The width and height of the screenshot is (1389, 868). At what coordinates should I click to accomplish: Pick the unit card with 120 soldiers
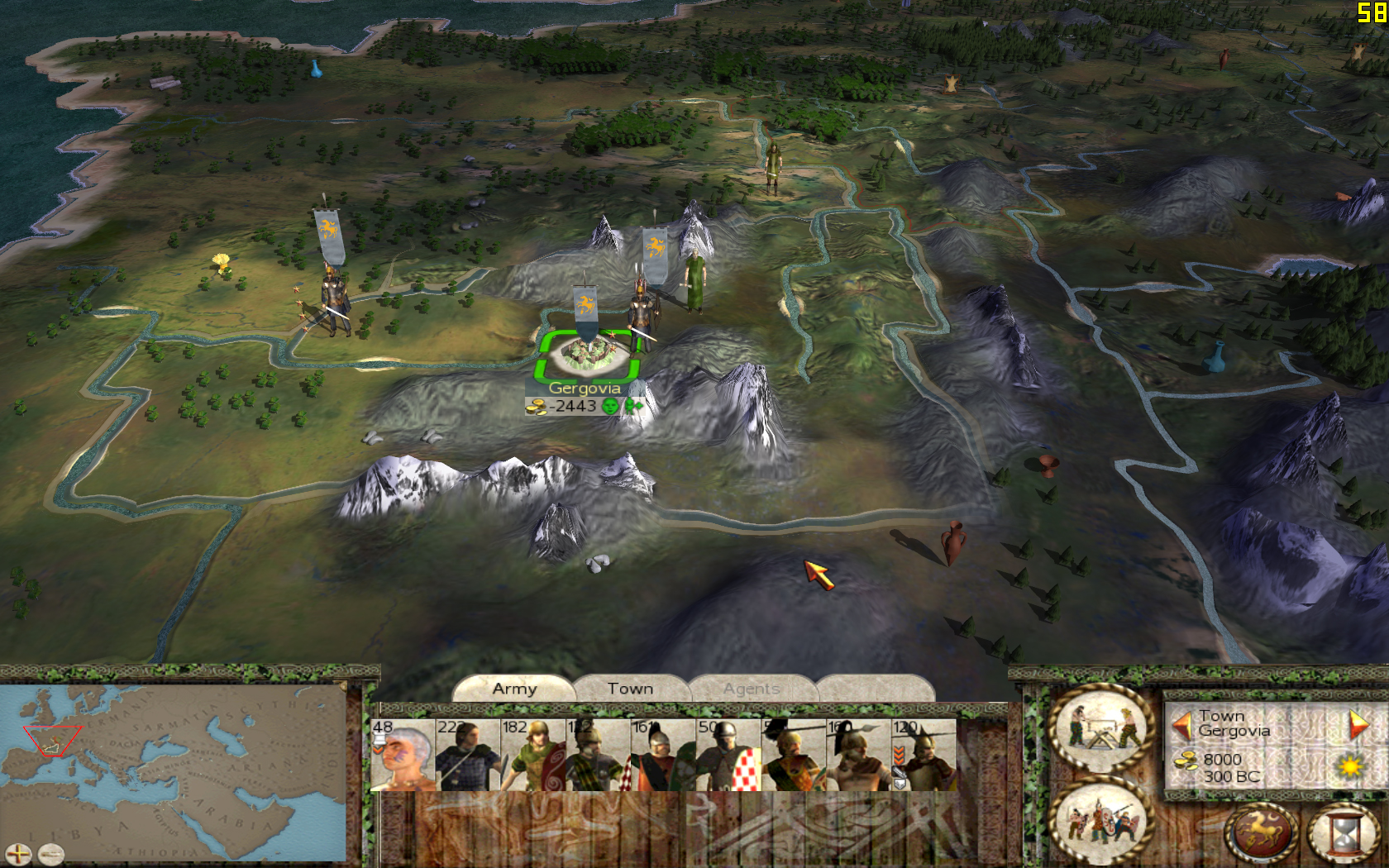coord(924,755)
